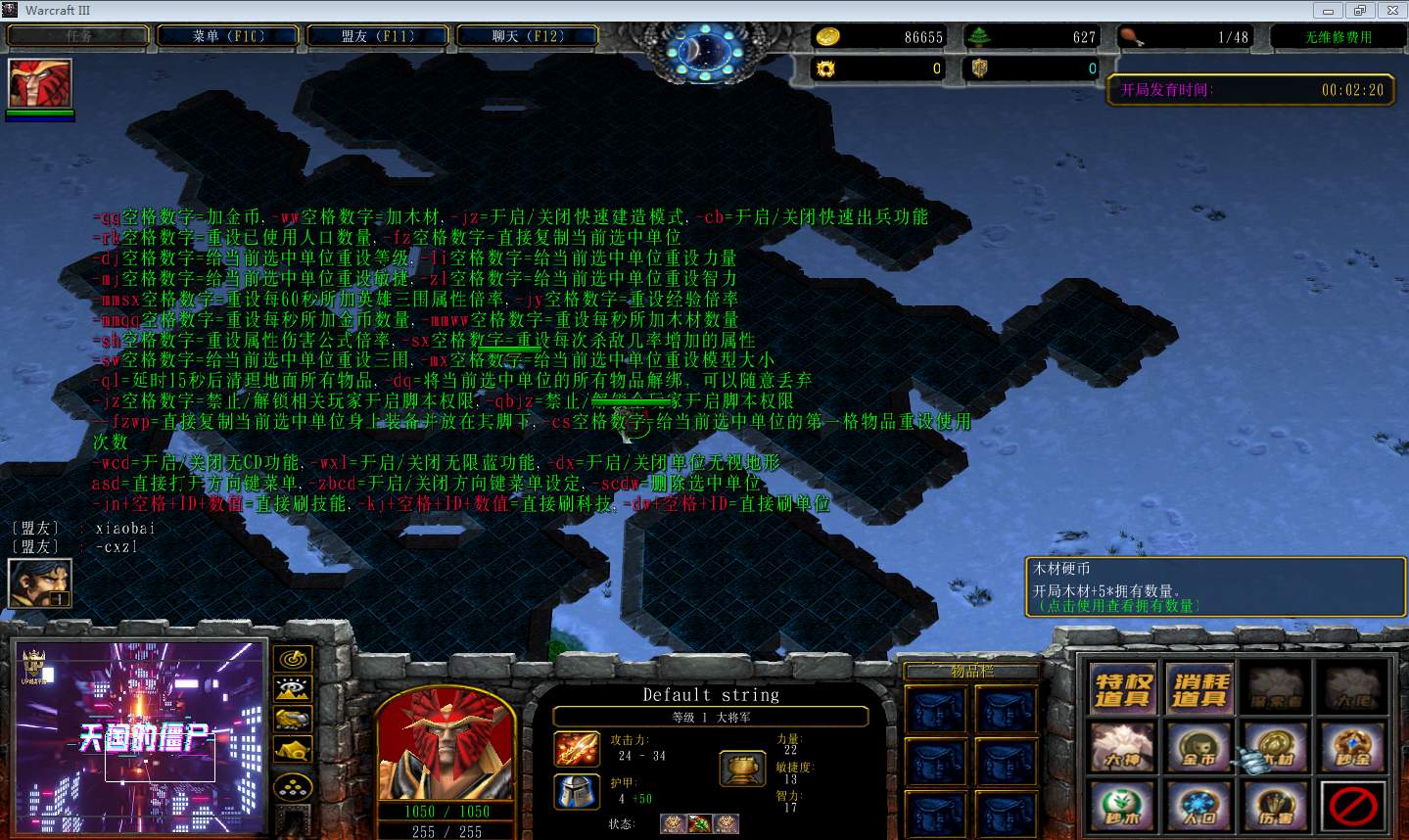Select the idle worker portrait icon

tap(40, 583)
